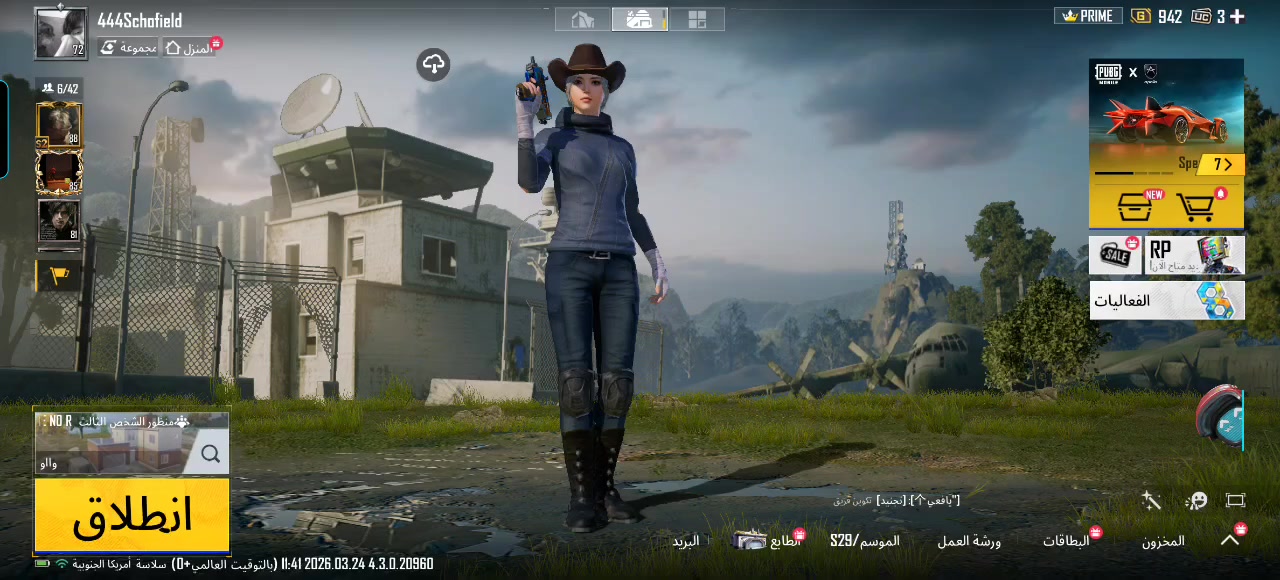Open the المخزون inventory menu
1280x580 pixels.
click(x=1163, y=541)
